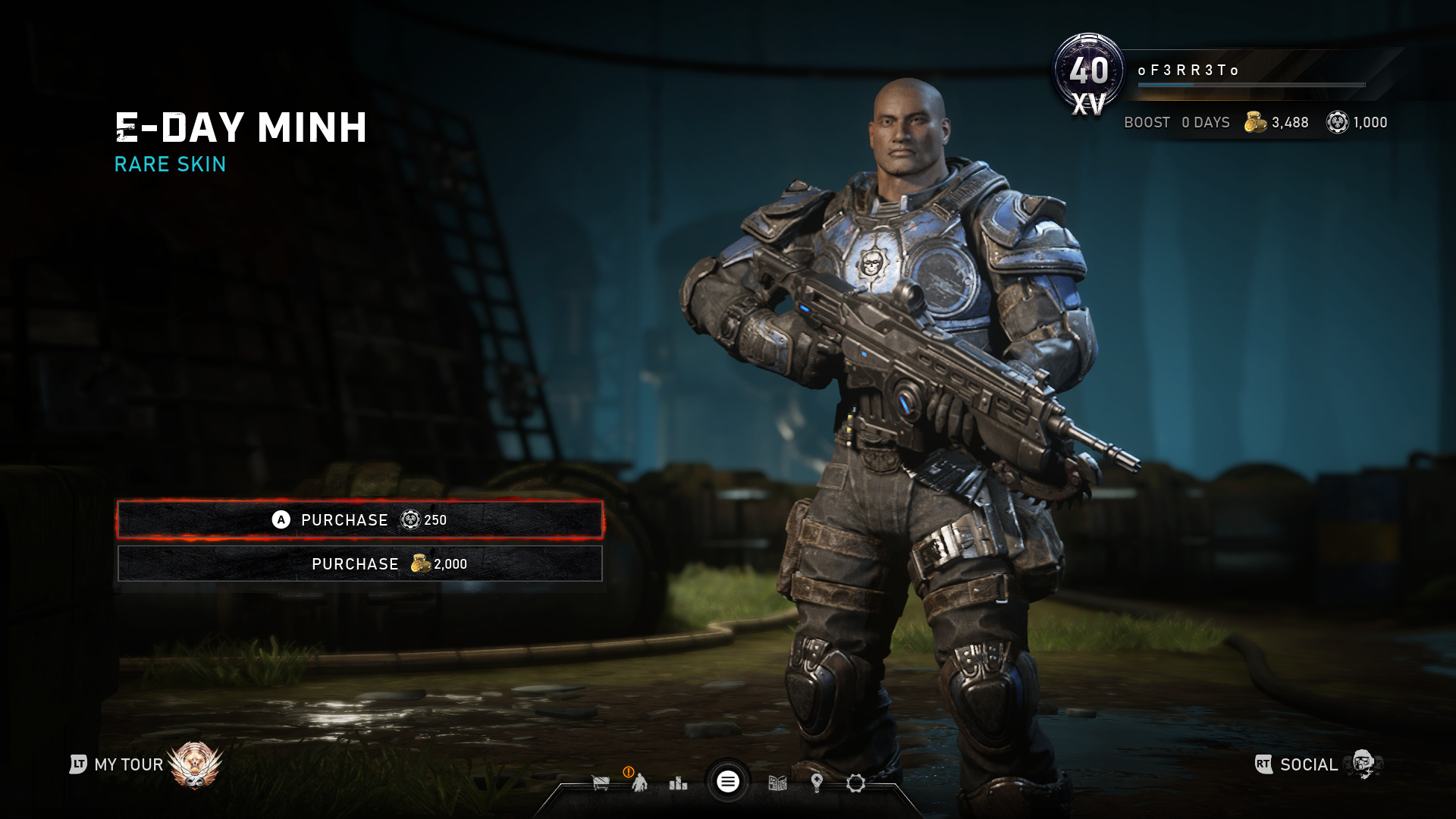
Task: Select the central main menu icon
Action: click(x=728, y=782)
